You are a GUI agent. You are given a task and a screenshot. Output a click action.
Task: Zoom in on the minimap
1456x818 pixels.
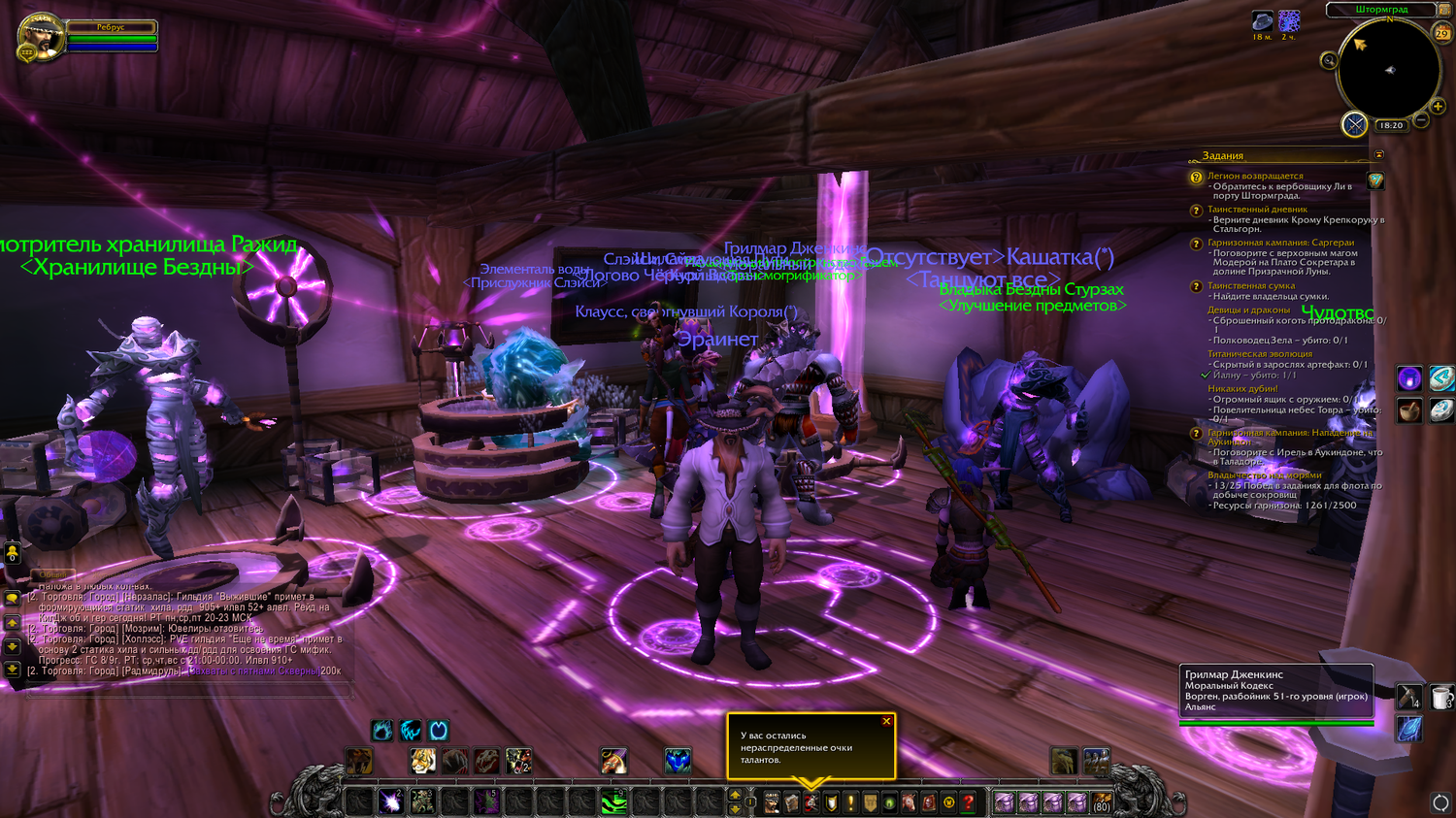tap(1438, 107)
